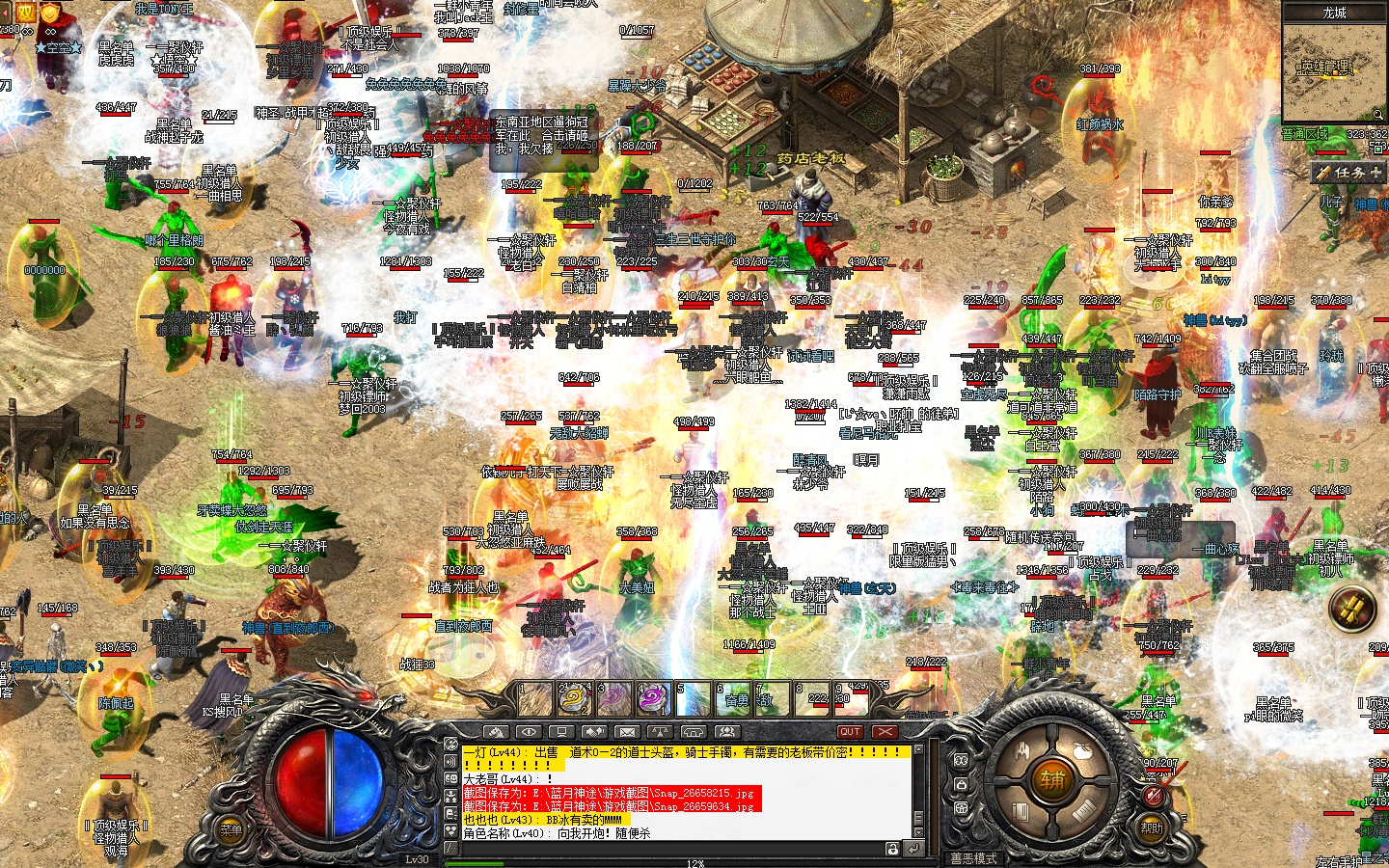Open the bag pouch icon on the wheel

pyautogui.click(x=1082, y=752)
